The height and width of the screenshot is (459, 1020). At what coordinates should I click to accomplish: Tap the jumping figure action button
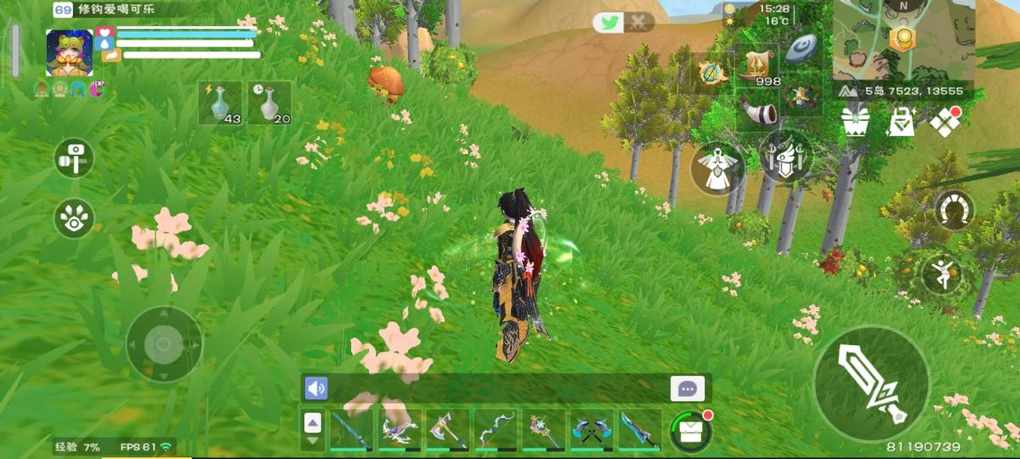941,272
